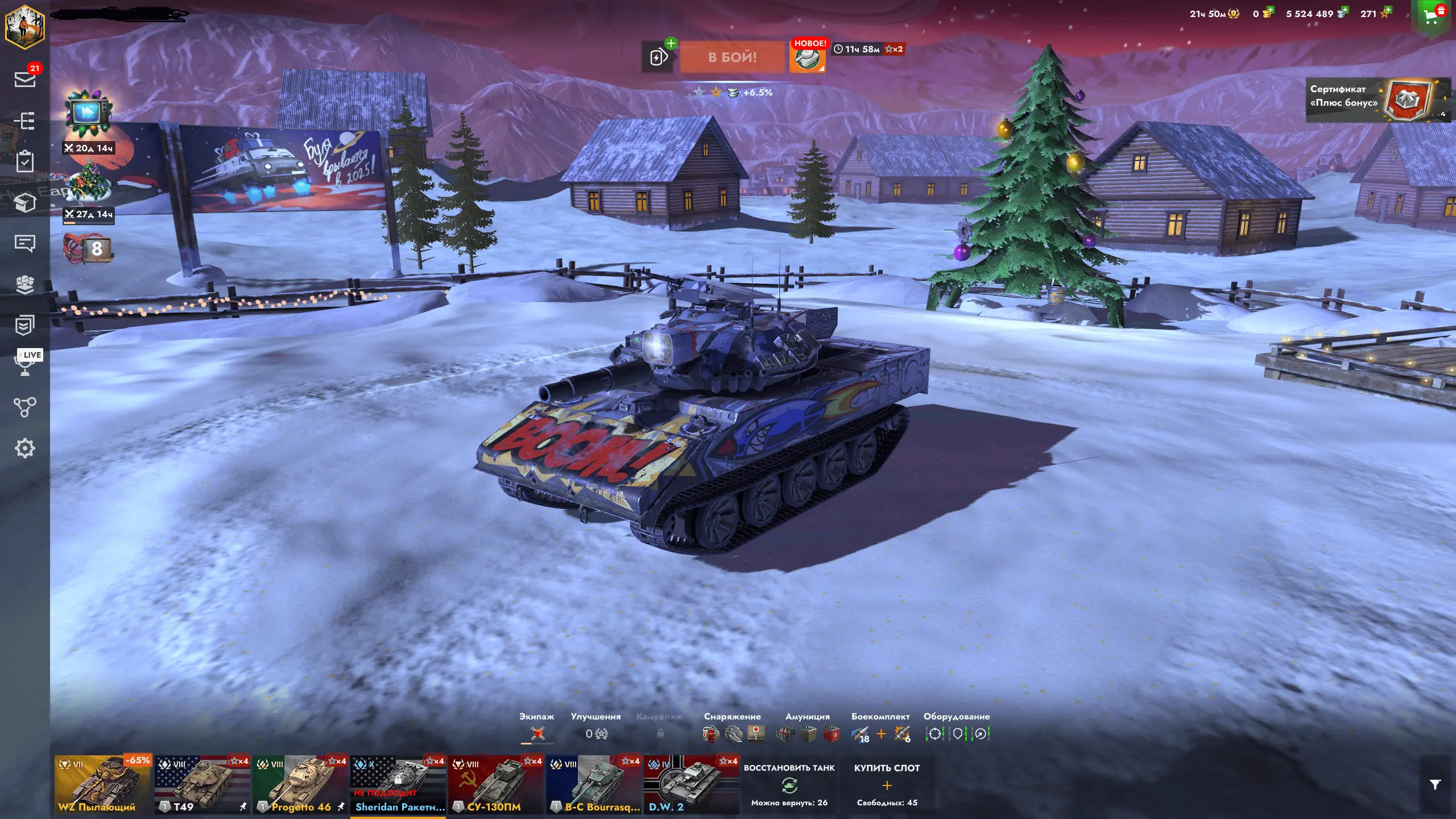Image resolution: width=1456 pixels, height=819 pixels.
Task: Start battle with the В БОЙ! button
Action: click(x=732, y=57)
